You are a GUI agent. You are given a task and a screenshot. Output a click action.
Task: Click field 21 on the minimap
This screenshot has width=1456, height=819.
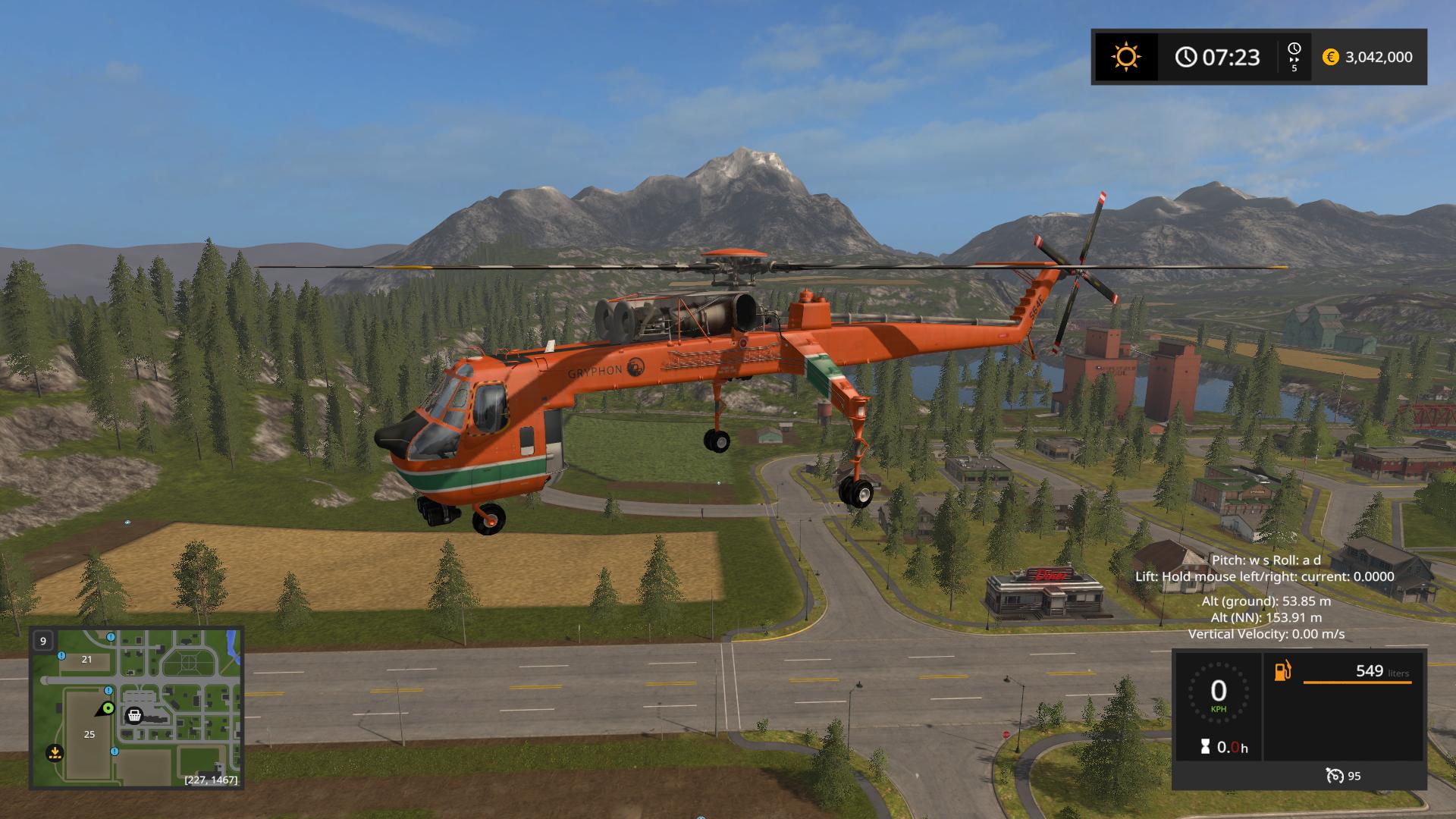coord(86,659)
